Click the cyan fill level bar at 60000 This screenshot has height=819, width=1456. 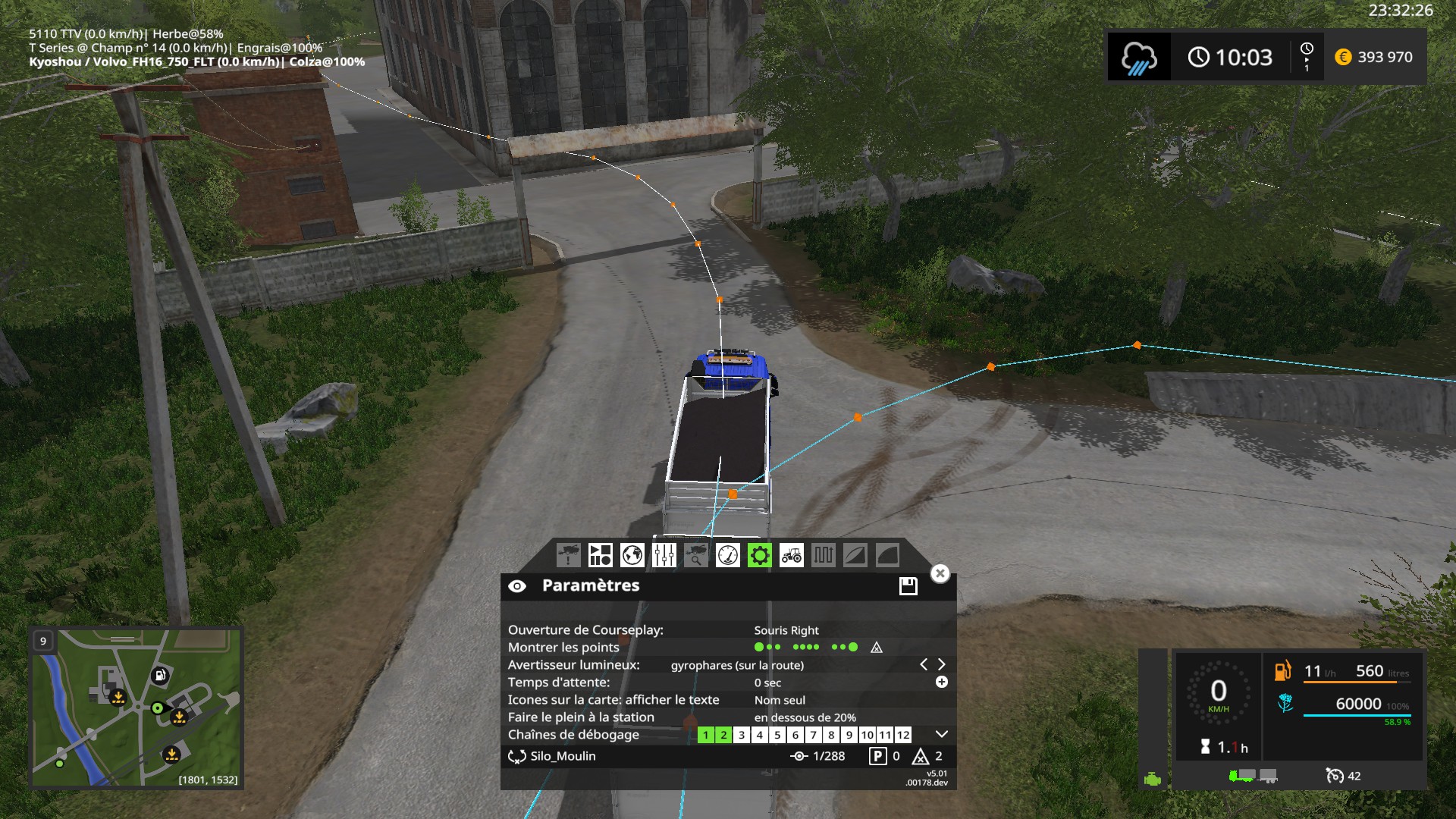(1357, 715)
